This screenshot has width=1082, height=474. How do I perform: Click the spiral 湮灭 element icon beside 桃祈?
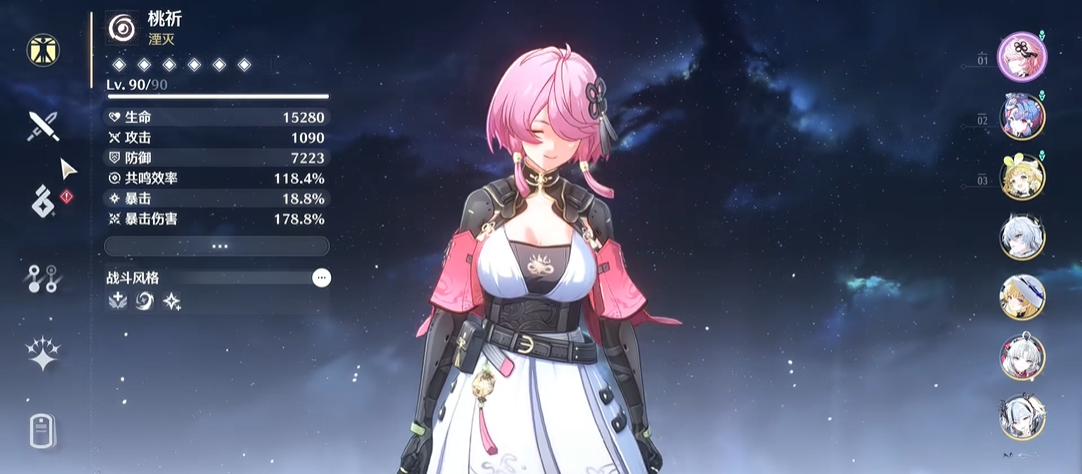(x=123, y=28)
